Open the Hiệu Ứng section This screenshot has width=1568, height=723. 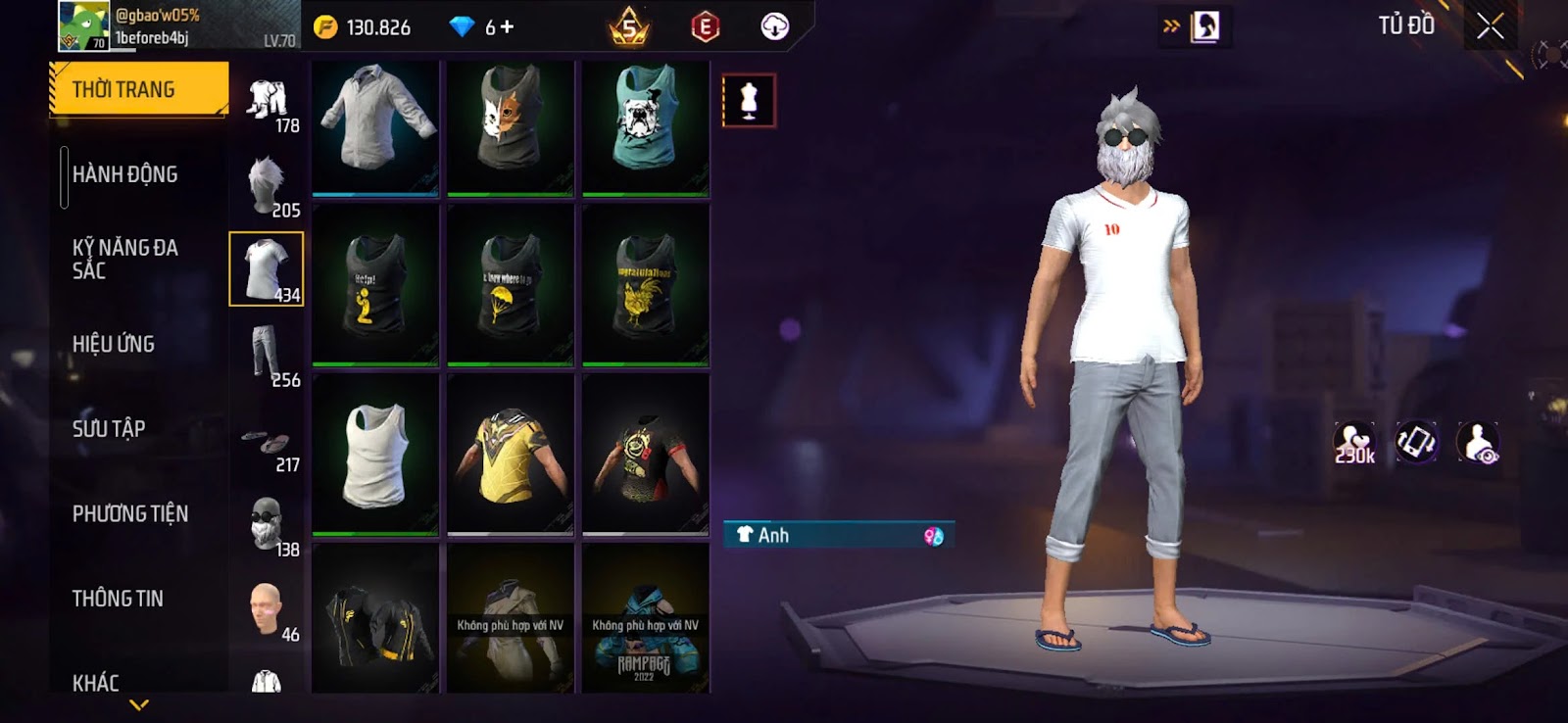point(114,344)
